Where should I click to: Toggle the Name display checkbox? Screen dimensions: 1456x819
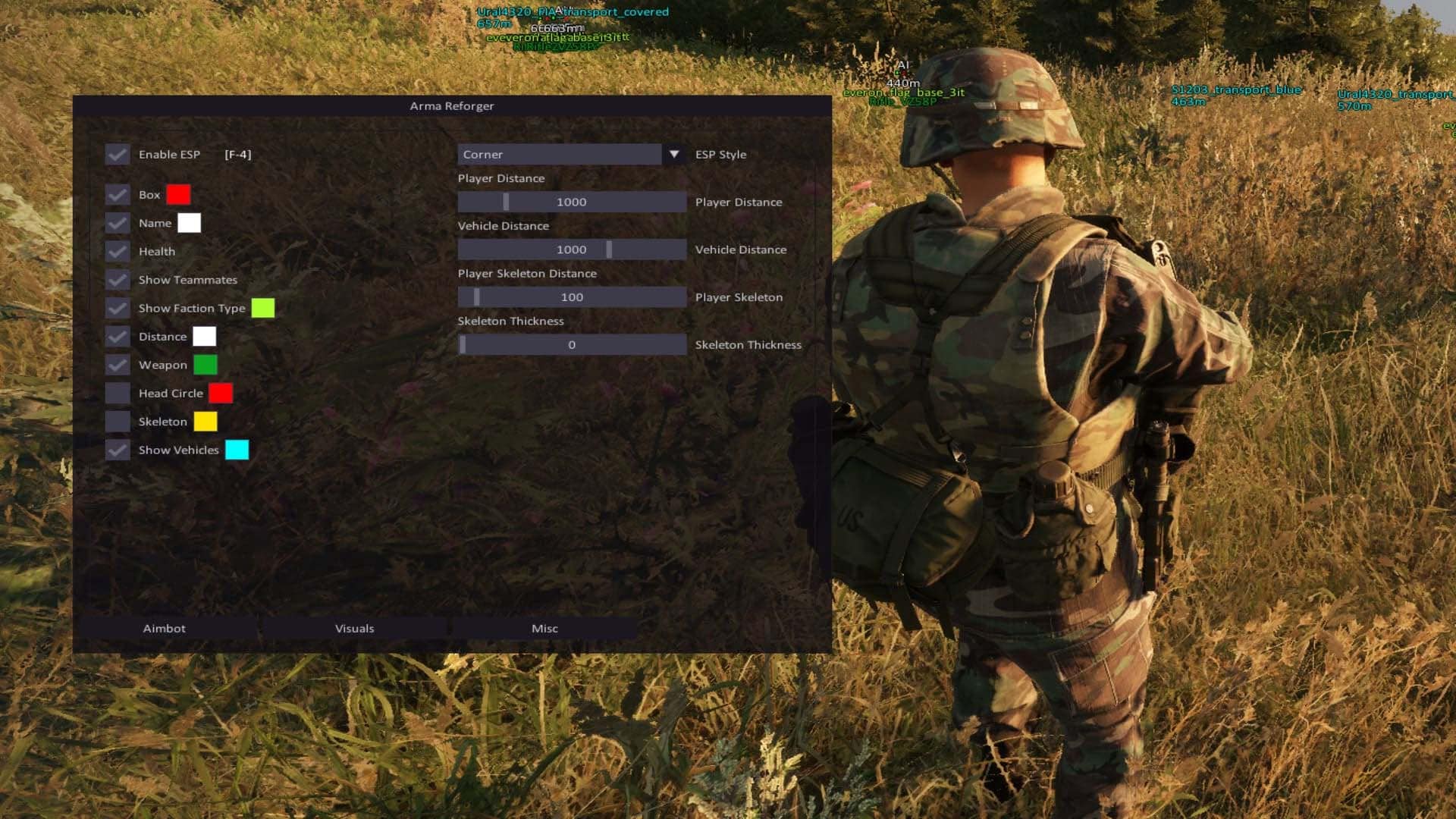(x=118, y=223)
